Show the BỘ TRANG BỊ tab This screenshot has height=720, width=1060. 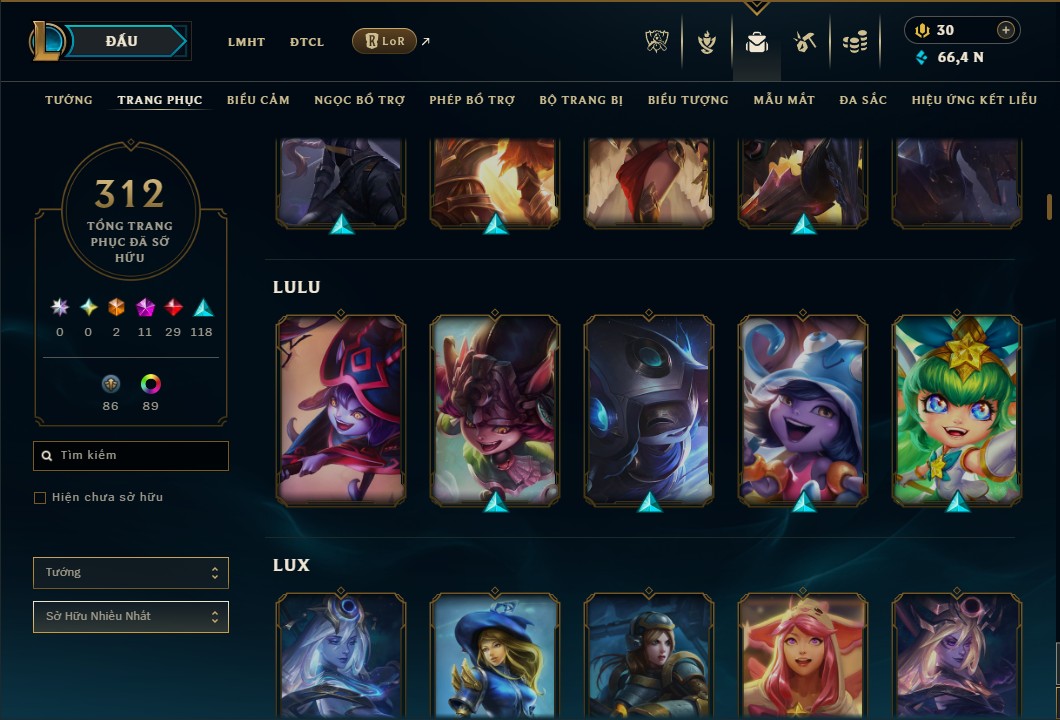pyautogui.click(x=581, y=100)
